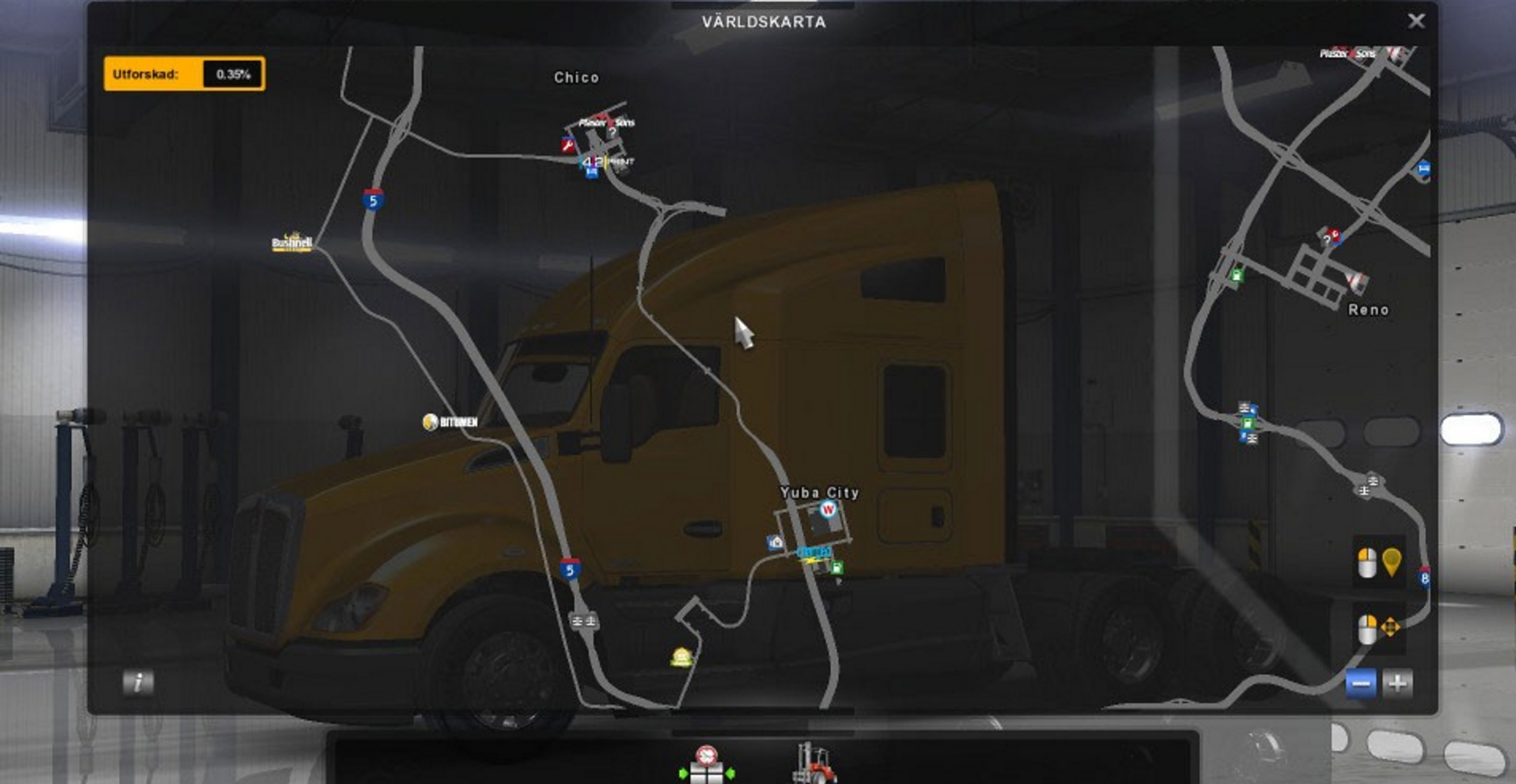
Task: Select the Walbert W marker in Yuba City
Action: 827,509
